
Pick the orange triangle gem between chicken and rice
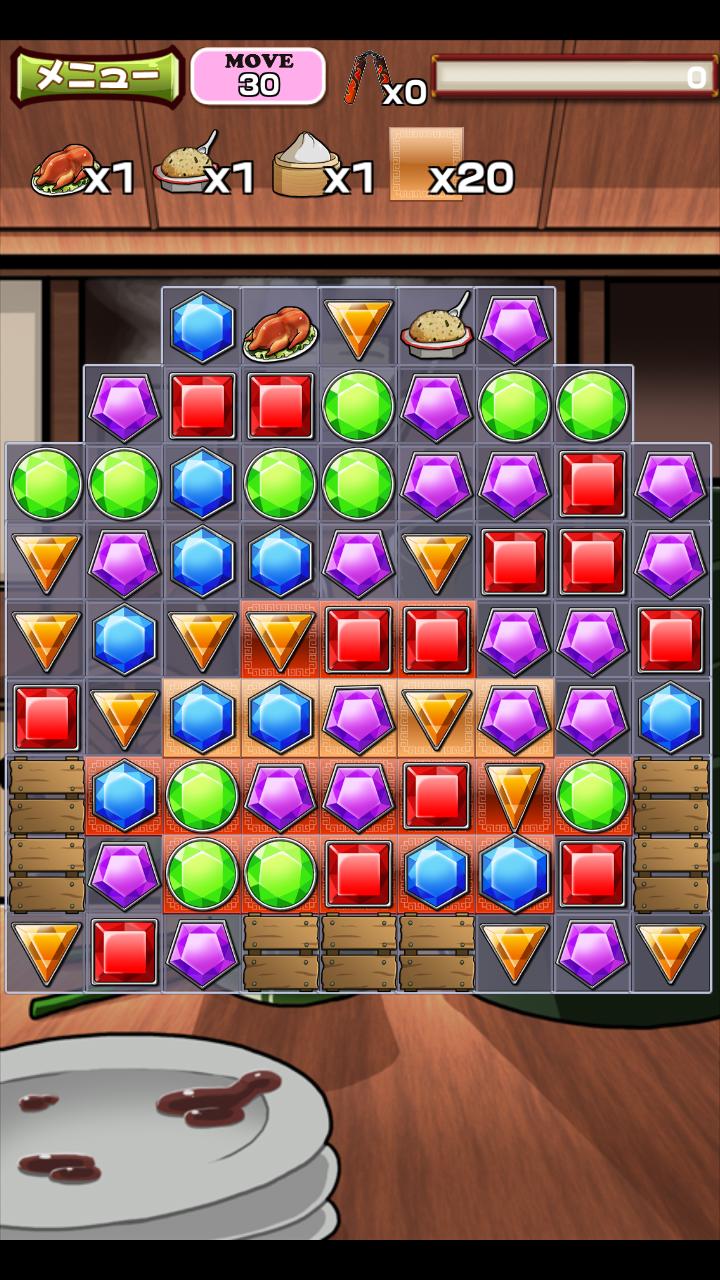(358, 326)
